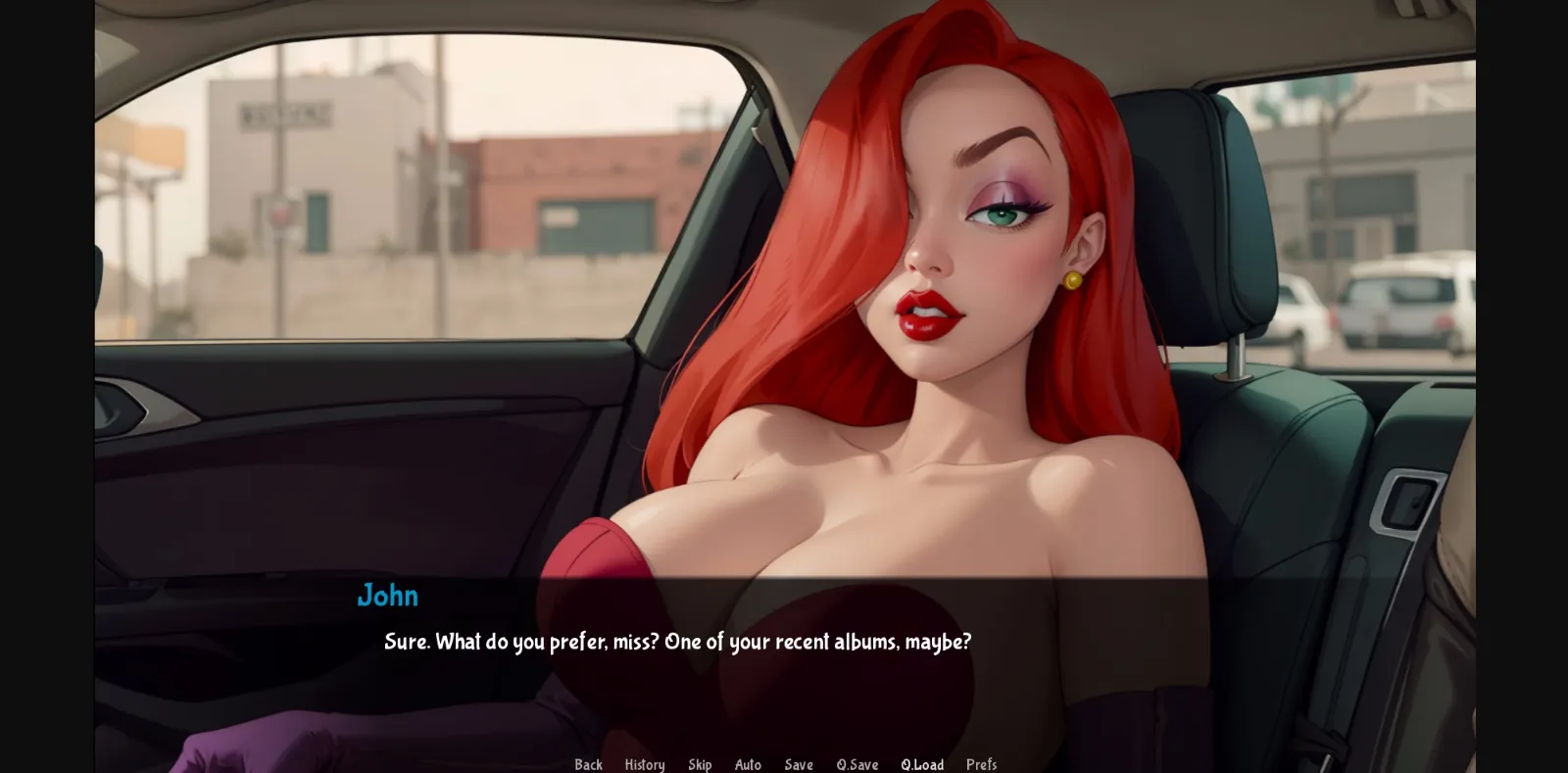Perform a Q.Save quick save

[857, 764]
